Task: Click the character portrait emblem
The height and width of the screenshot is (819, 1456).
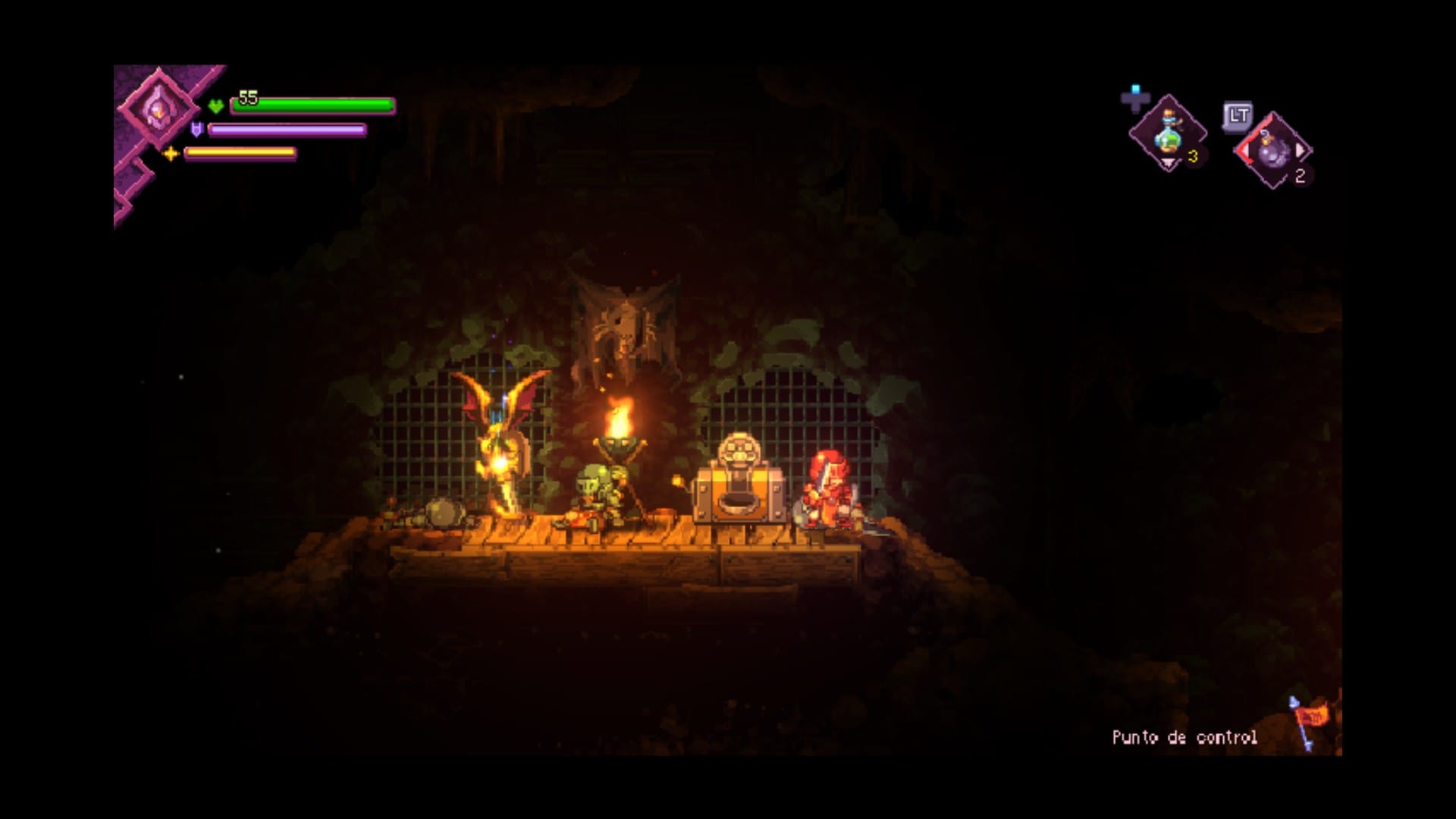Action: (158, 110)
